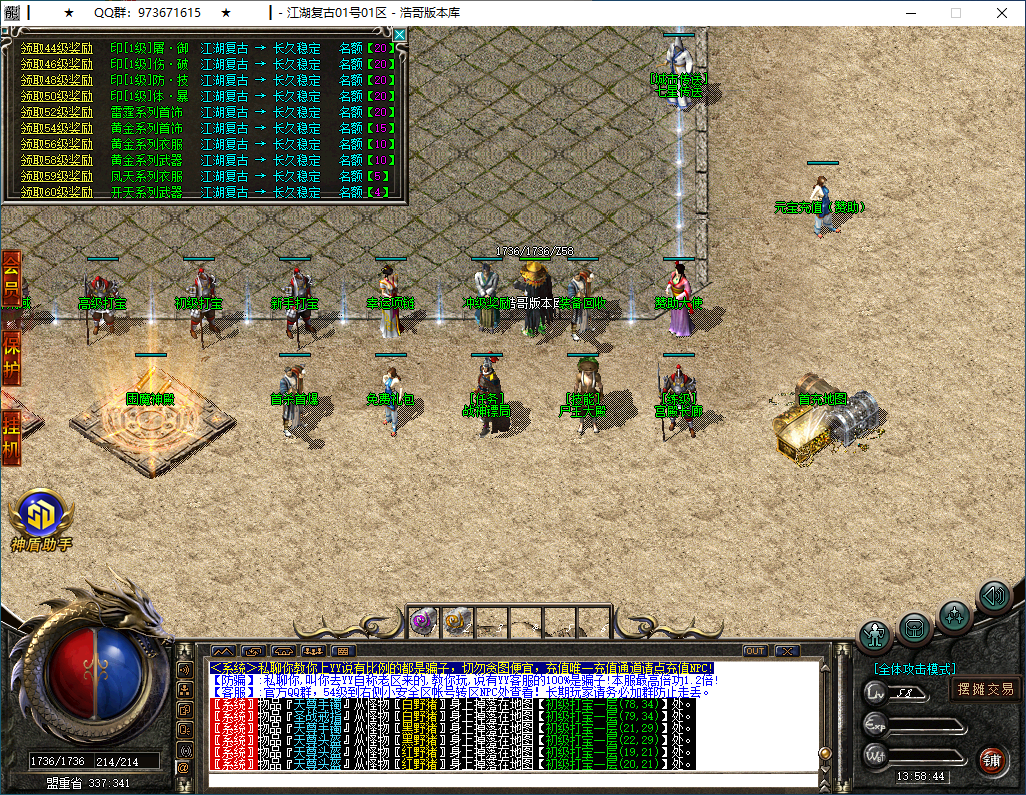Minimize the game window

click(x=910, y=13)
